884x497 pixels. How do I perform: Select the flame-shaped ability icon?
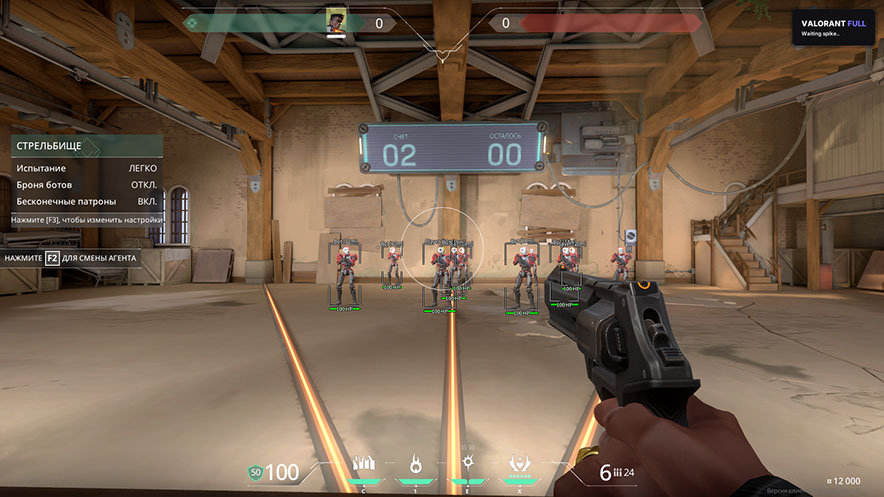[415, 465]
